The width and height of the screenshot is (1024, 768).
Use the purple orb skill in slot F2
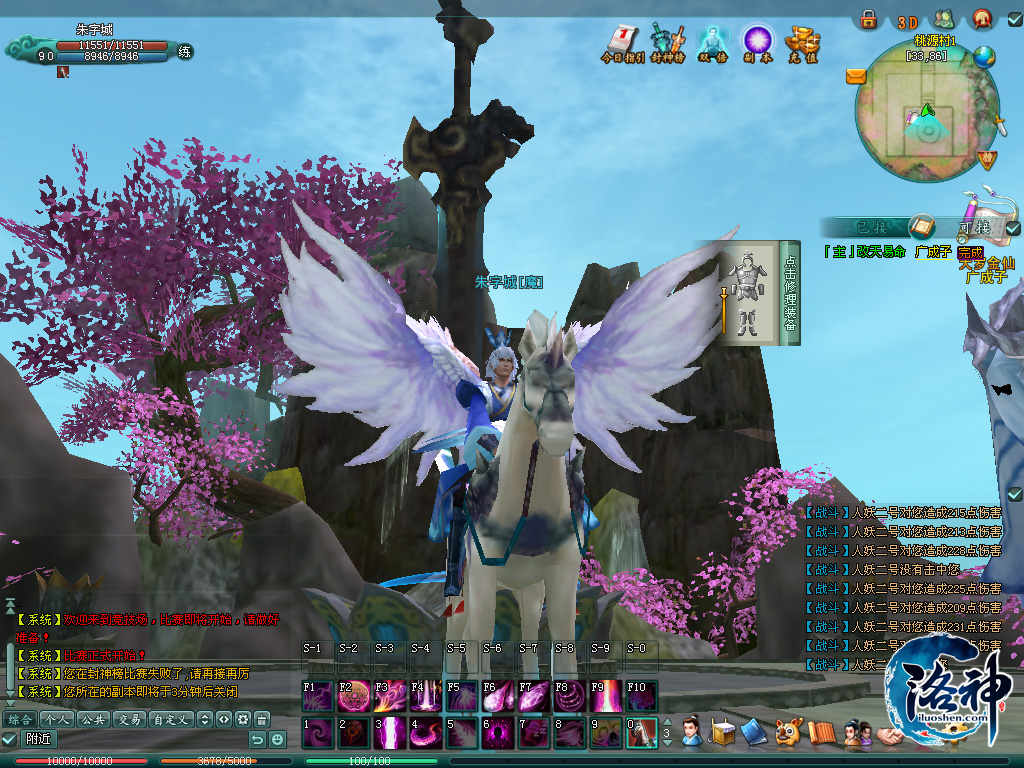pyautogui.click(x=352, y=695)
